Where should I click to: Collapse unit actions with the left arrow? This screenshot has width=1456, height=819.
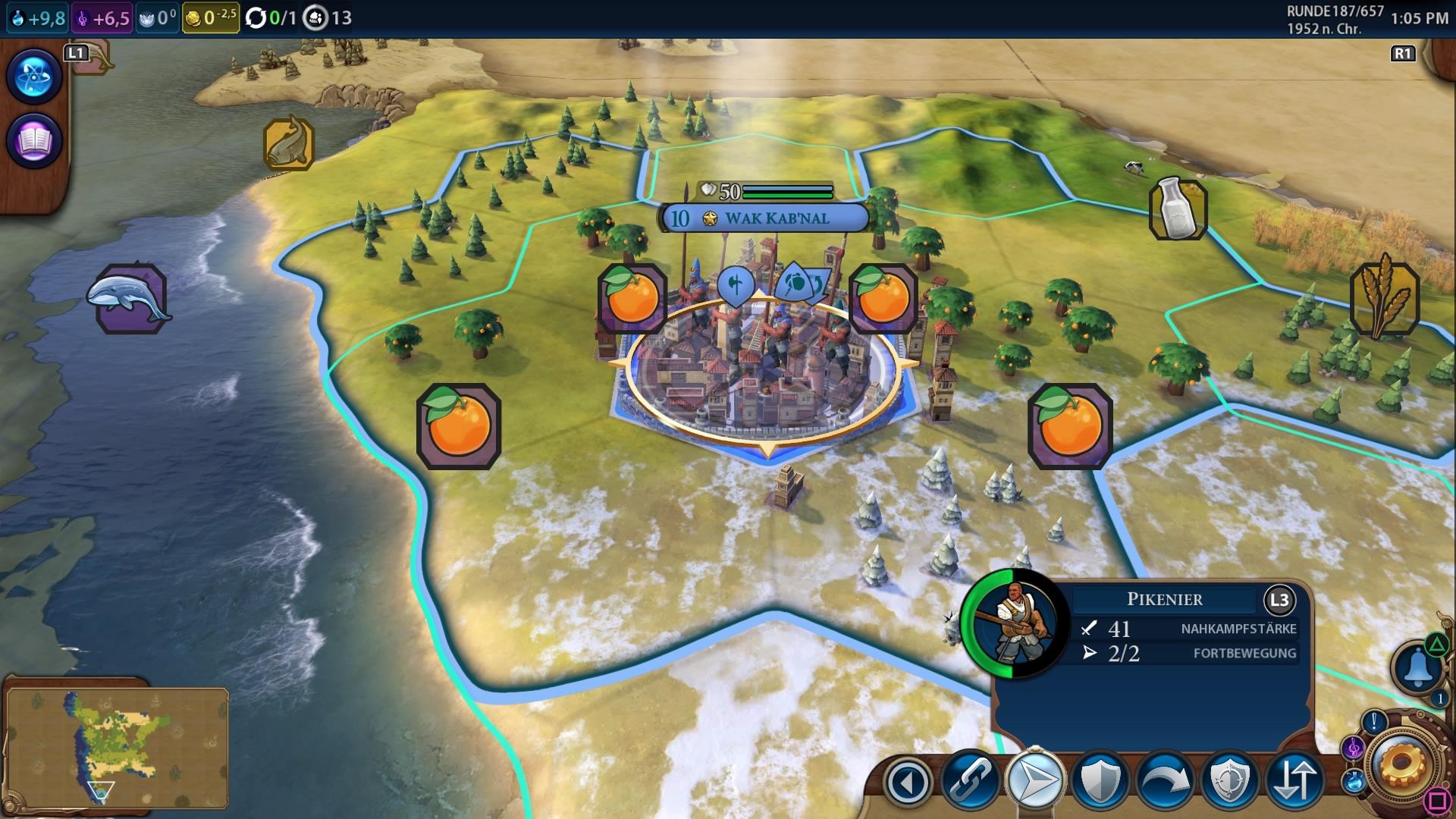pyautogui.click(x=908, y=781)
